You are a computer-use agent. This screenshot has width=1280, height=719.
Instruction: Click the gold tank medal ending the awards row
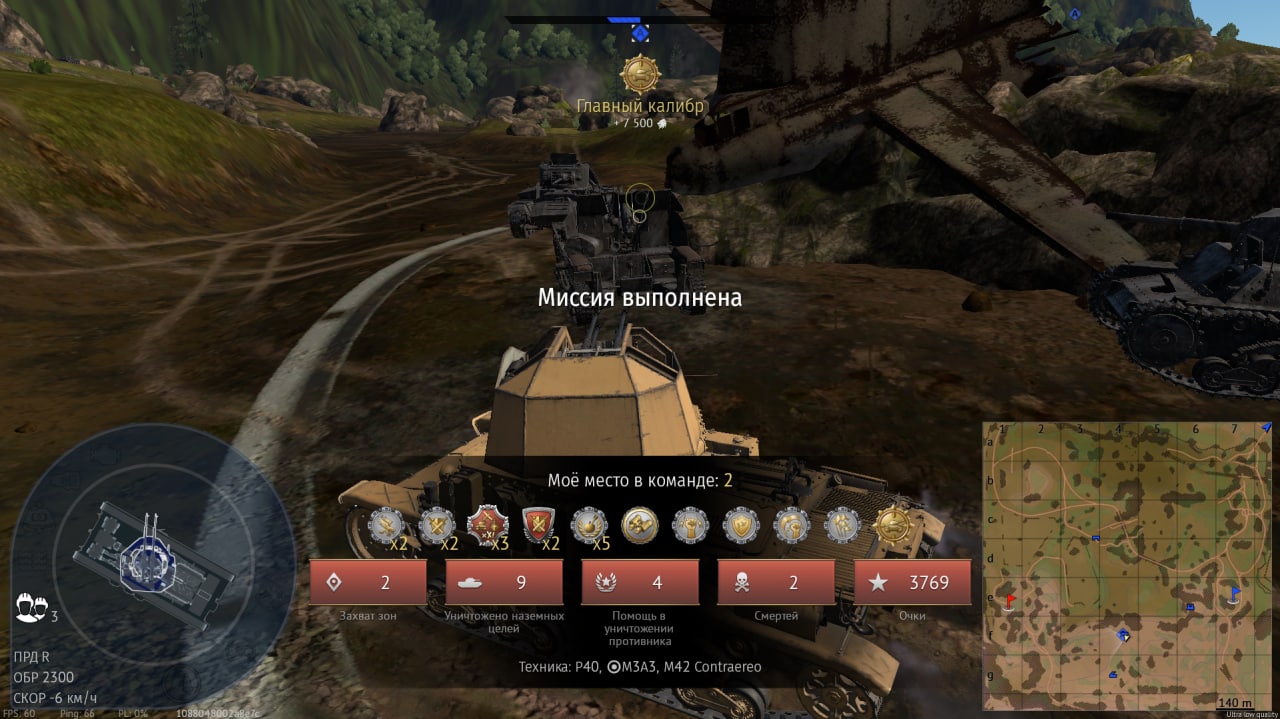[x=892, y=525]
